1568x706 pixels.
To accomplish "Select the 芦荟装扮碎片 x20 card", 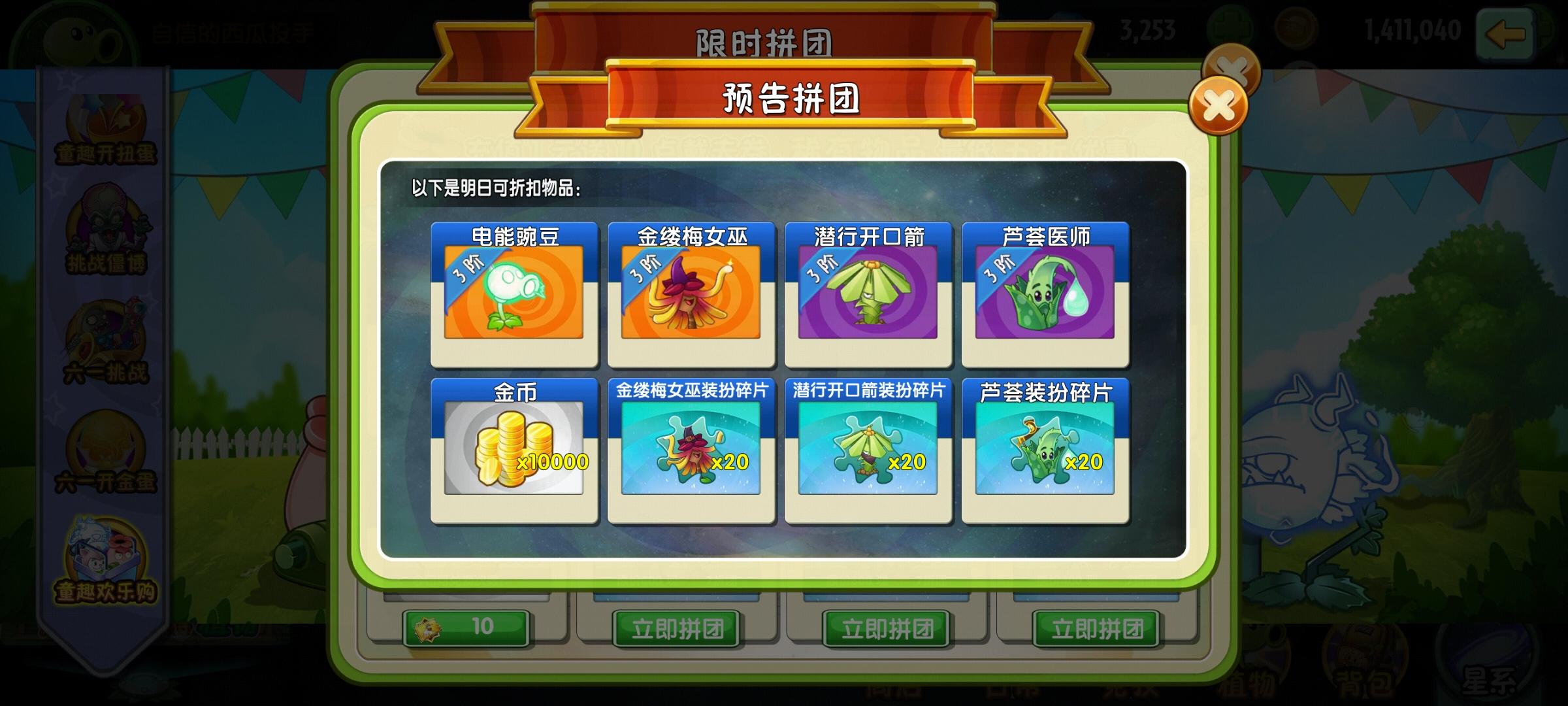I will click(1045, 451).
